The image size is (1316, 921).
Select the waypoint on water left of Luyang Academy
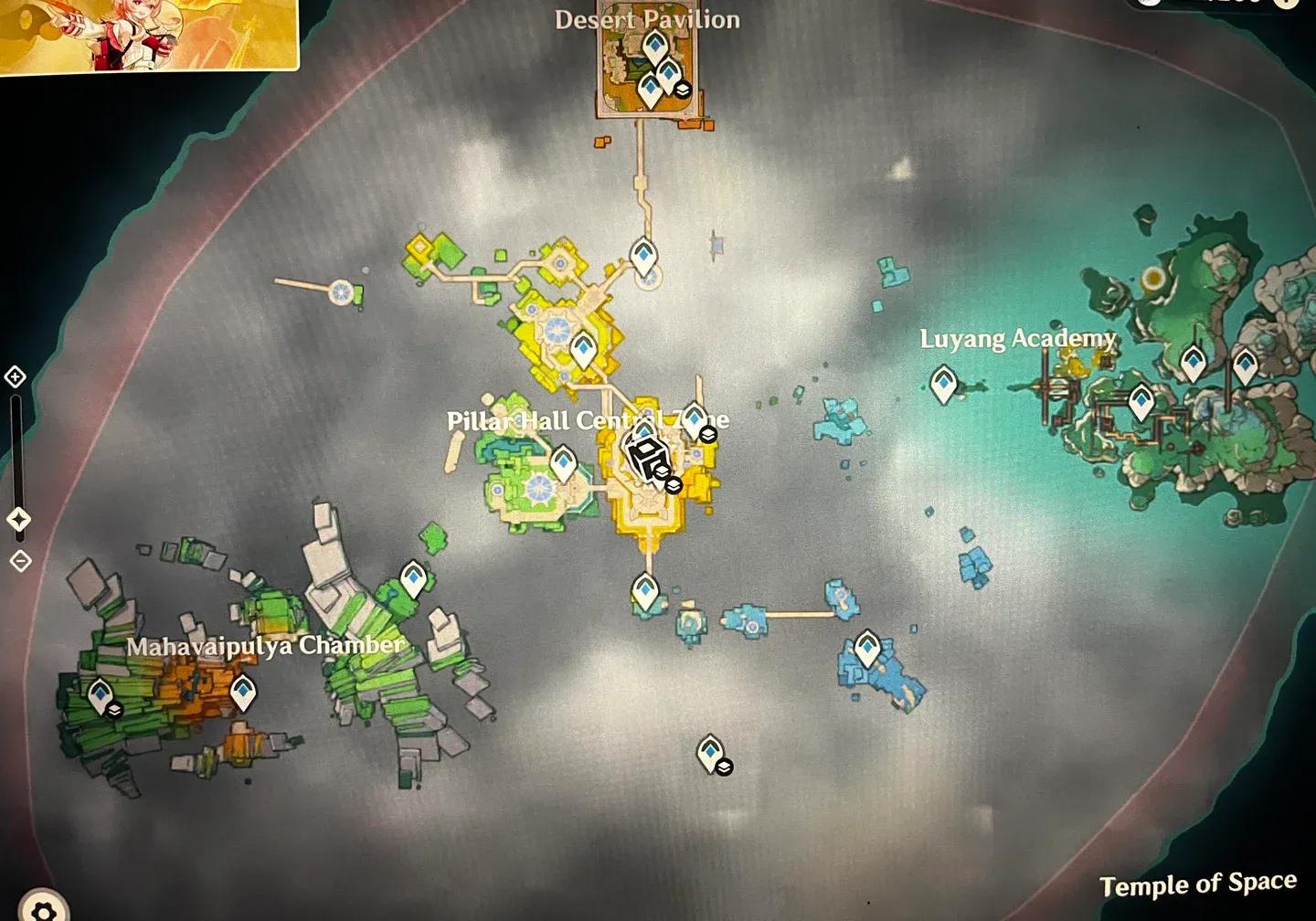943,383
